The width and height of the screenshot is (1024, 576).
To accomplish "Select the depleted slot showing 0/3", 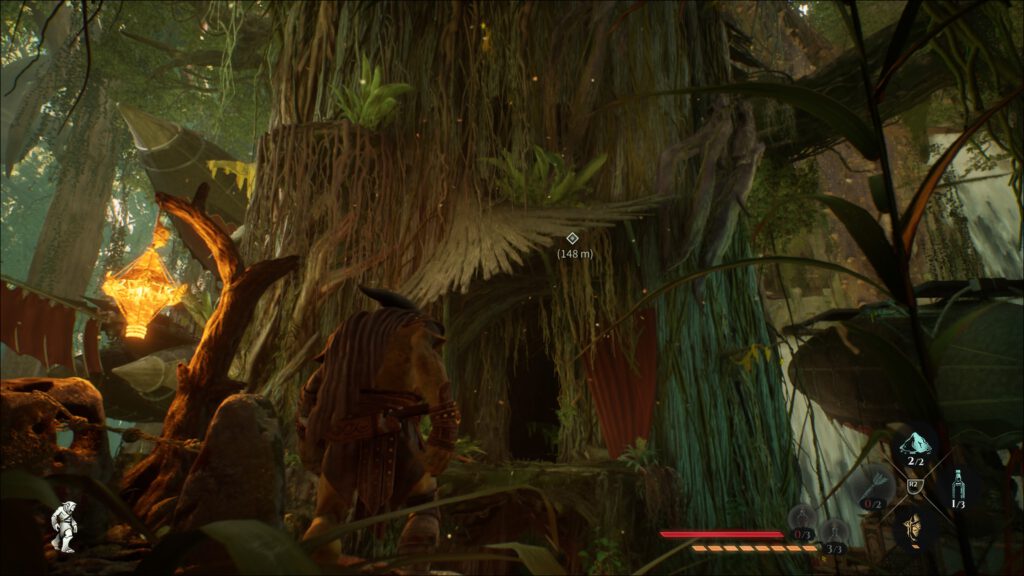I will tap(802, 520).
